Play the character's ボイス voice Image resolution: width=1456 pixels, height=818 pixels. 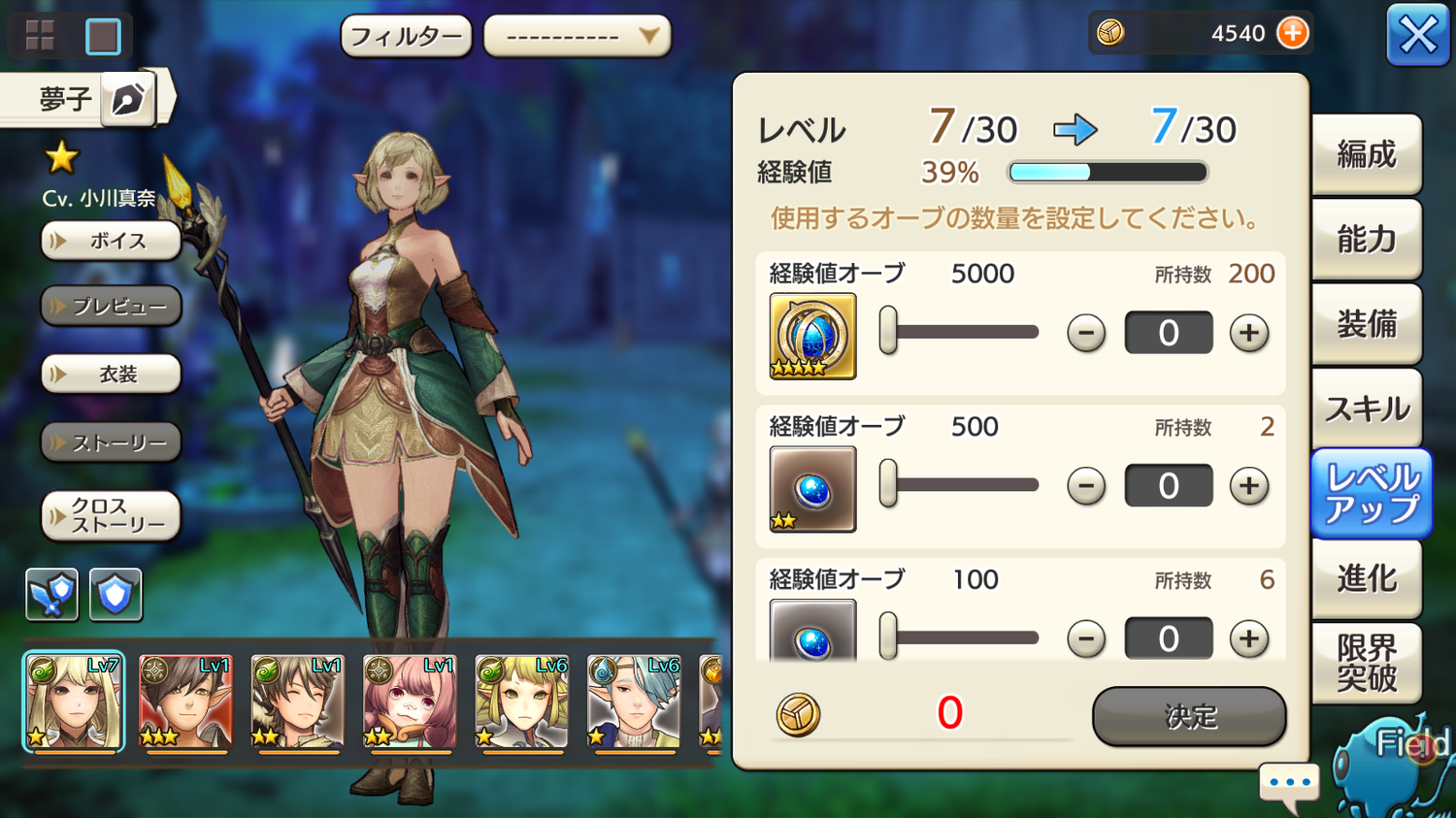coord(111,241)
